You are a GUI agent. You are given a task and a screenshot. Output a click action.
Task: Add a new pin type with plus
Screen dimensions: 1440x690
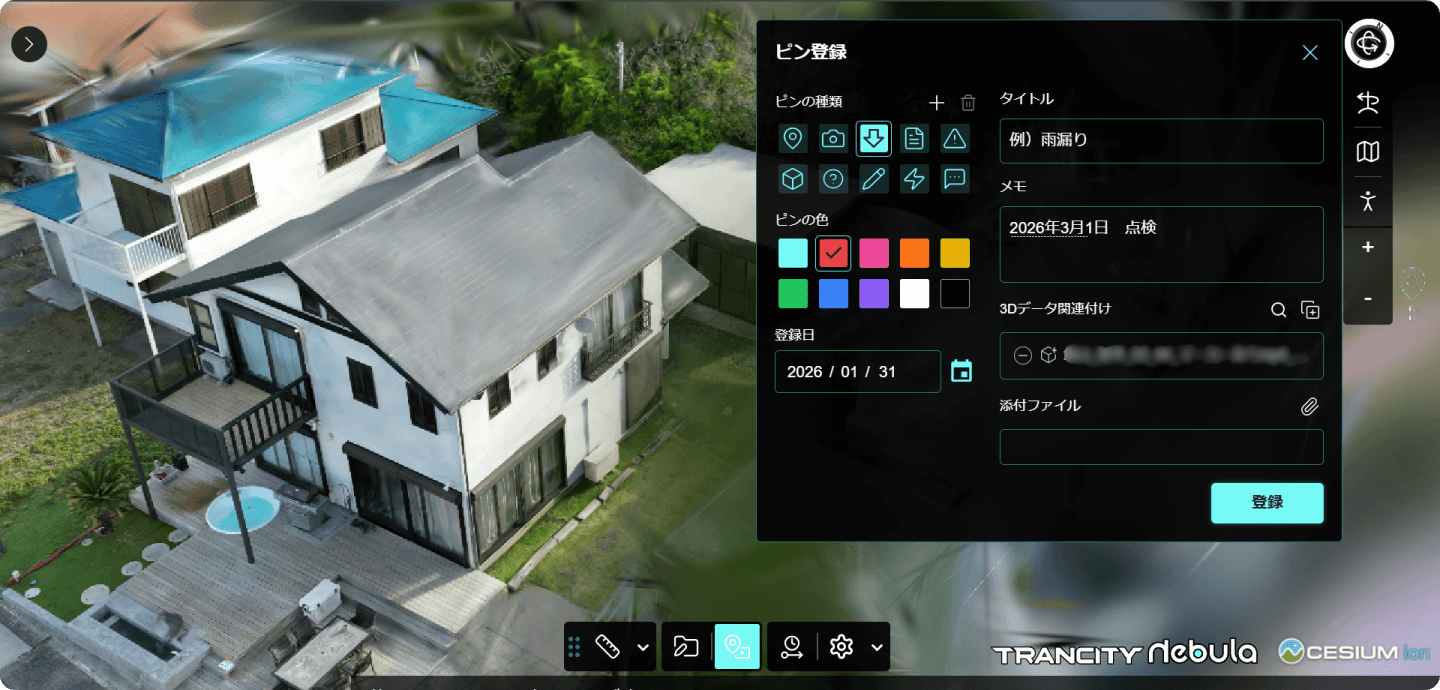click(936, 102)
